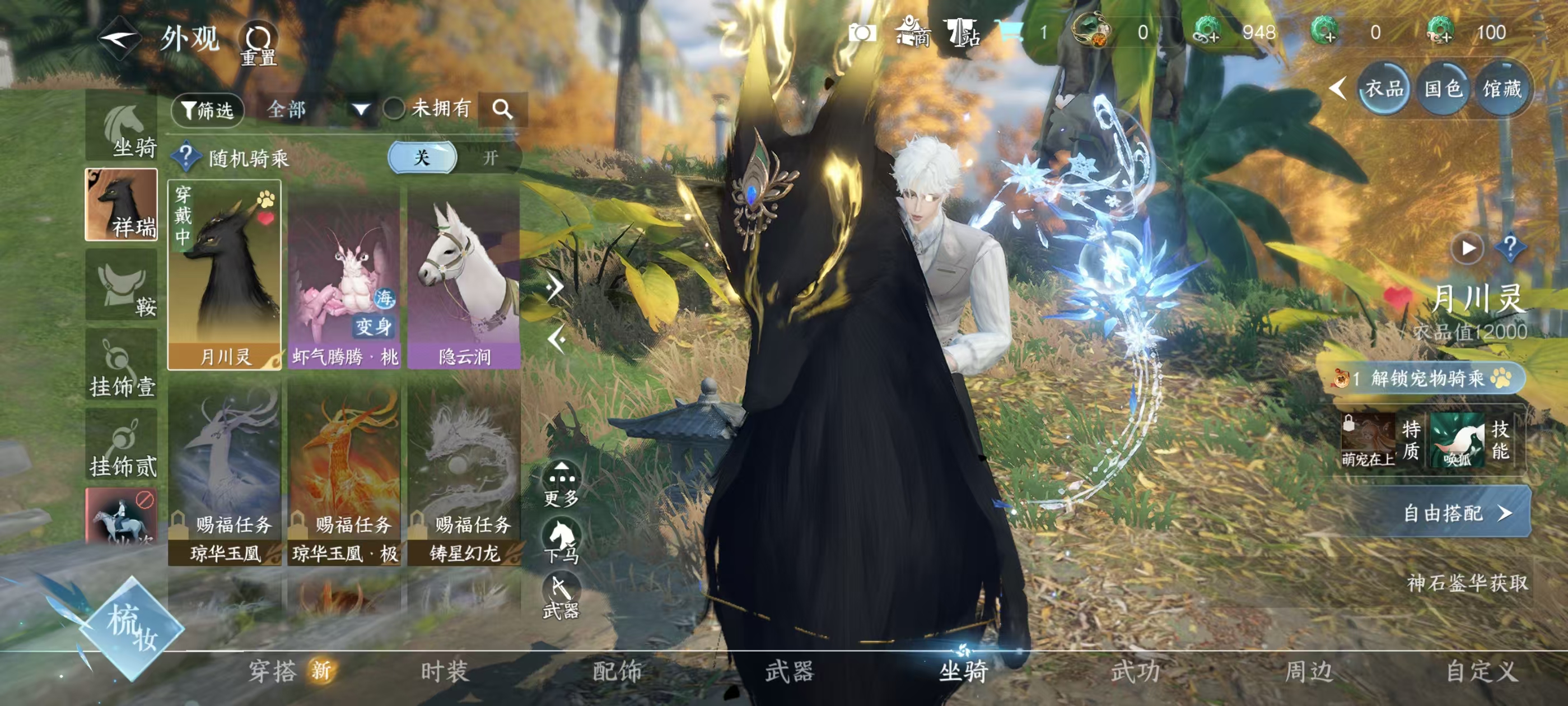Choose the 虾气腾腾·桃 mount card
This screenshot has height=706, width=1568.
tap(344, 275)
